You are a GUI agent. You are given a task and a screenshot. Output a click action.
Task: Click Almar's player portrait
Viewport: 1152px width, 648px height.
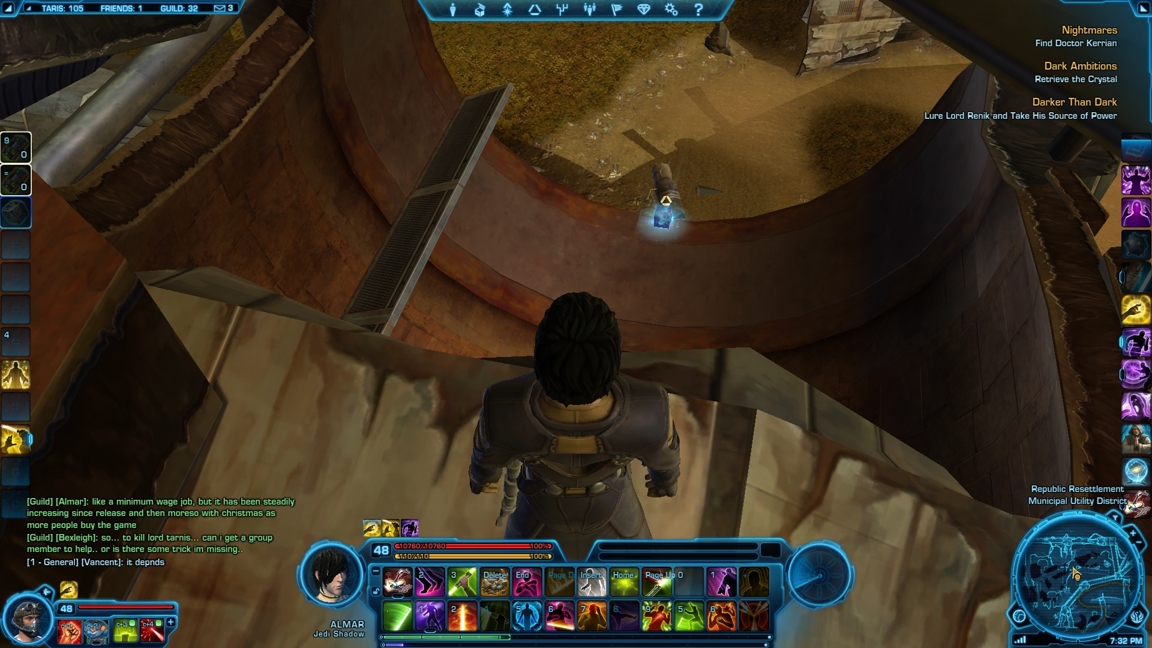331,577
